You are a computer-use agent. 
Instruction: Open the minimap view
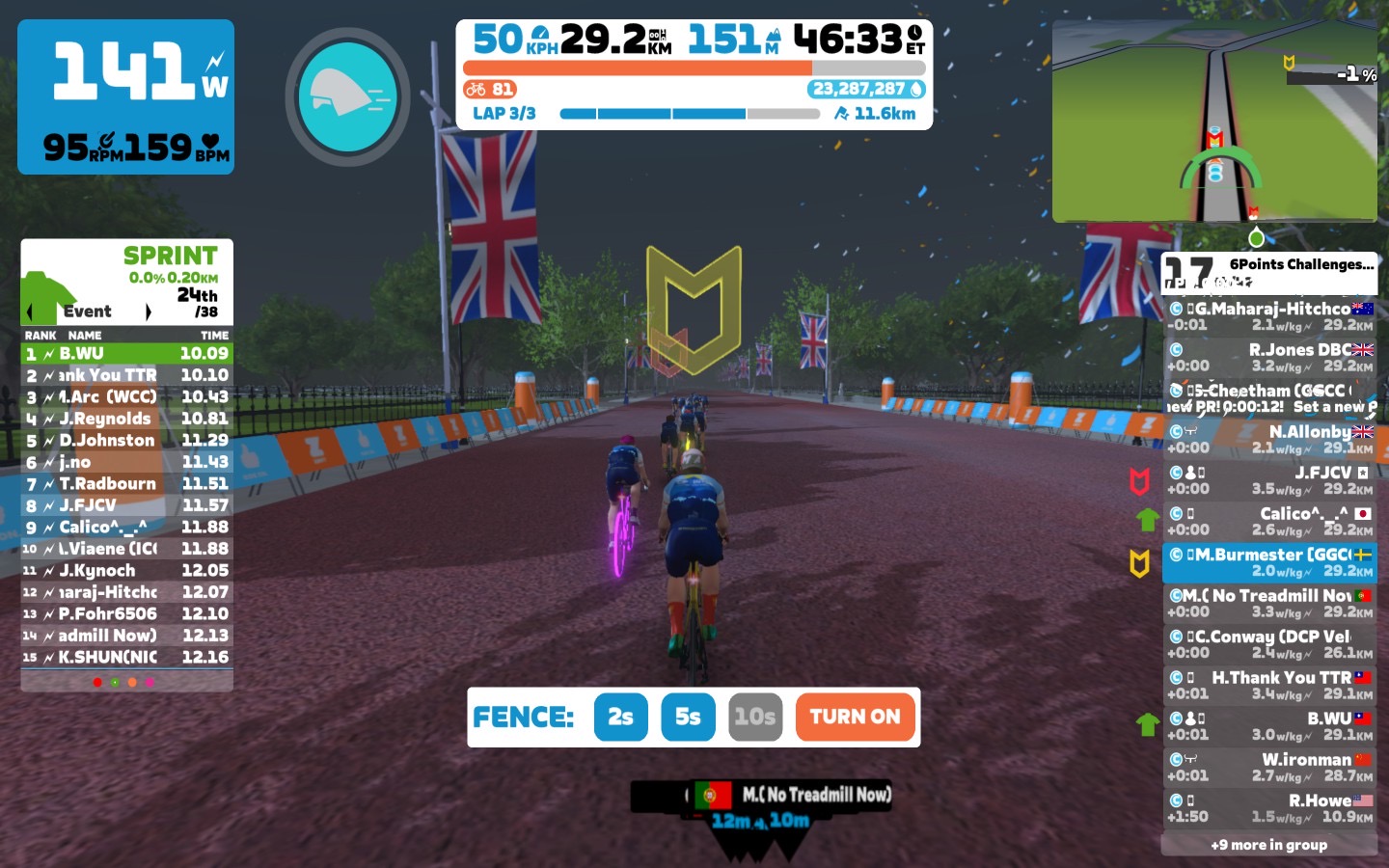[1213, 121]
